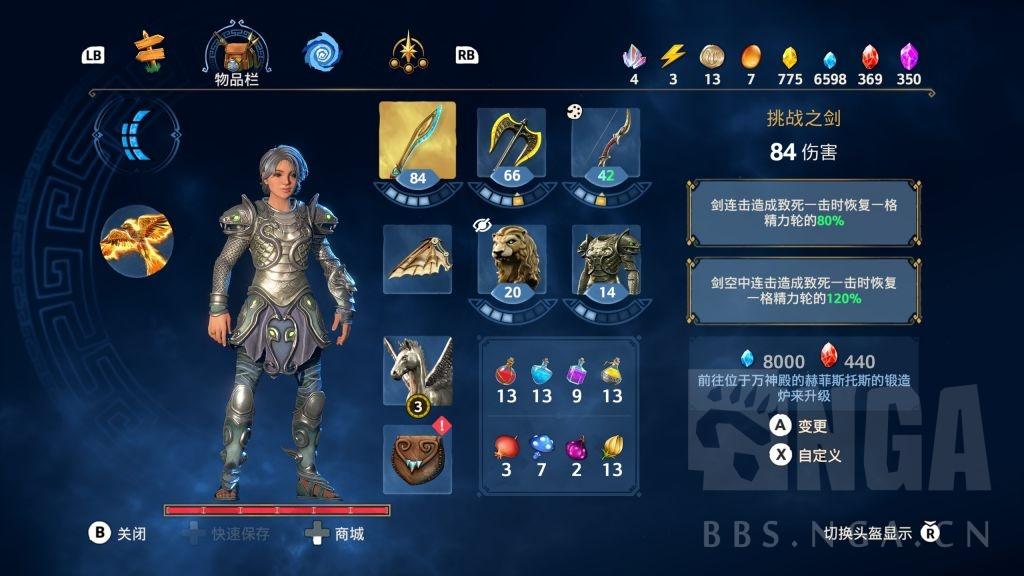Viewport: 1024px width, 576px height.
Task: Open the golden star skills tab
Action: 408,52
